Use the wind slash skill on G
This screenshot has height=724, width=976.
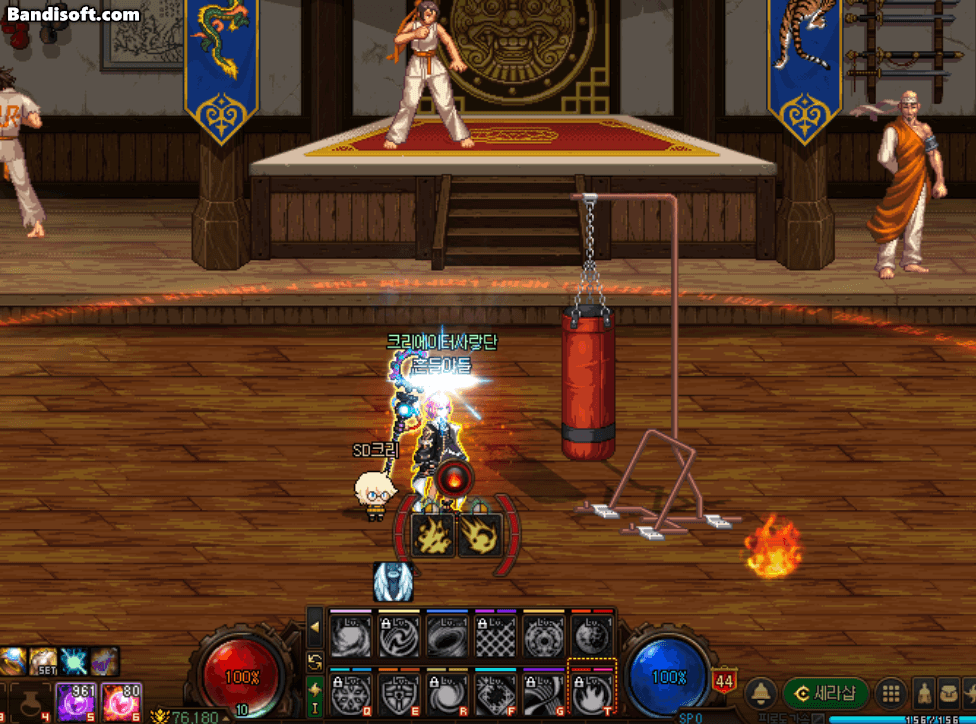coord(543,692)
